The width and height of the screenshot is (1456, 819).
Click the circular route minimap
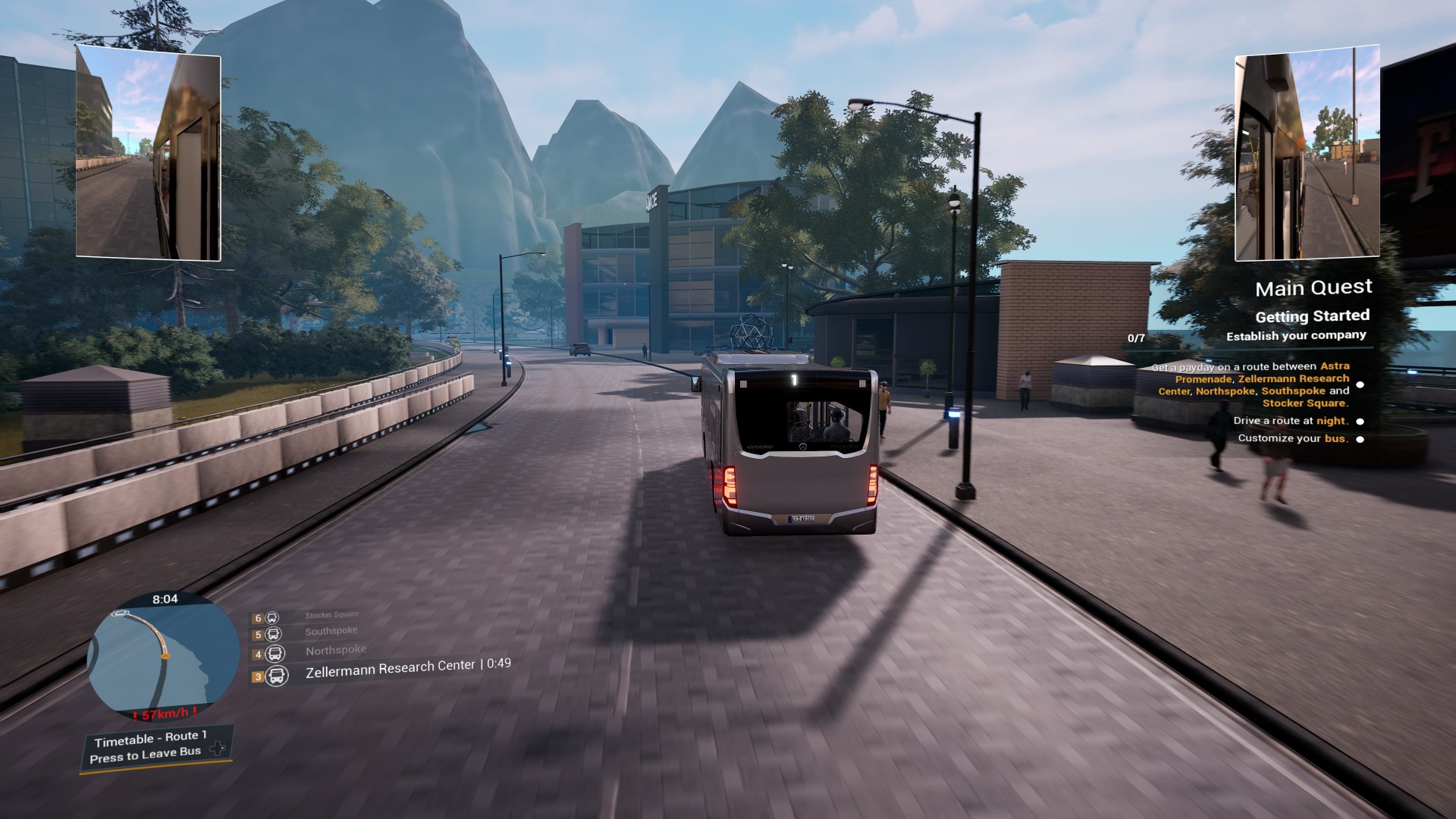(x=163, y=657)
